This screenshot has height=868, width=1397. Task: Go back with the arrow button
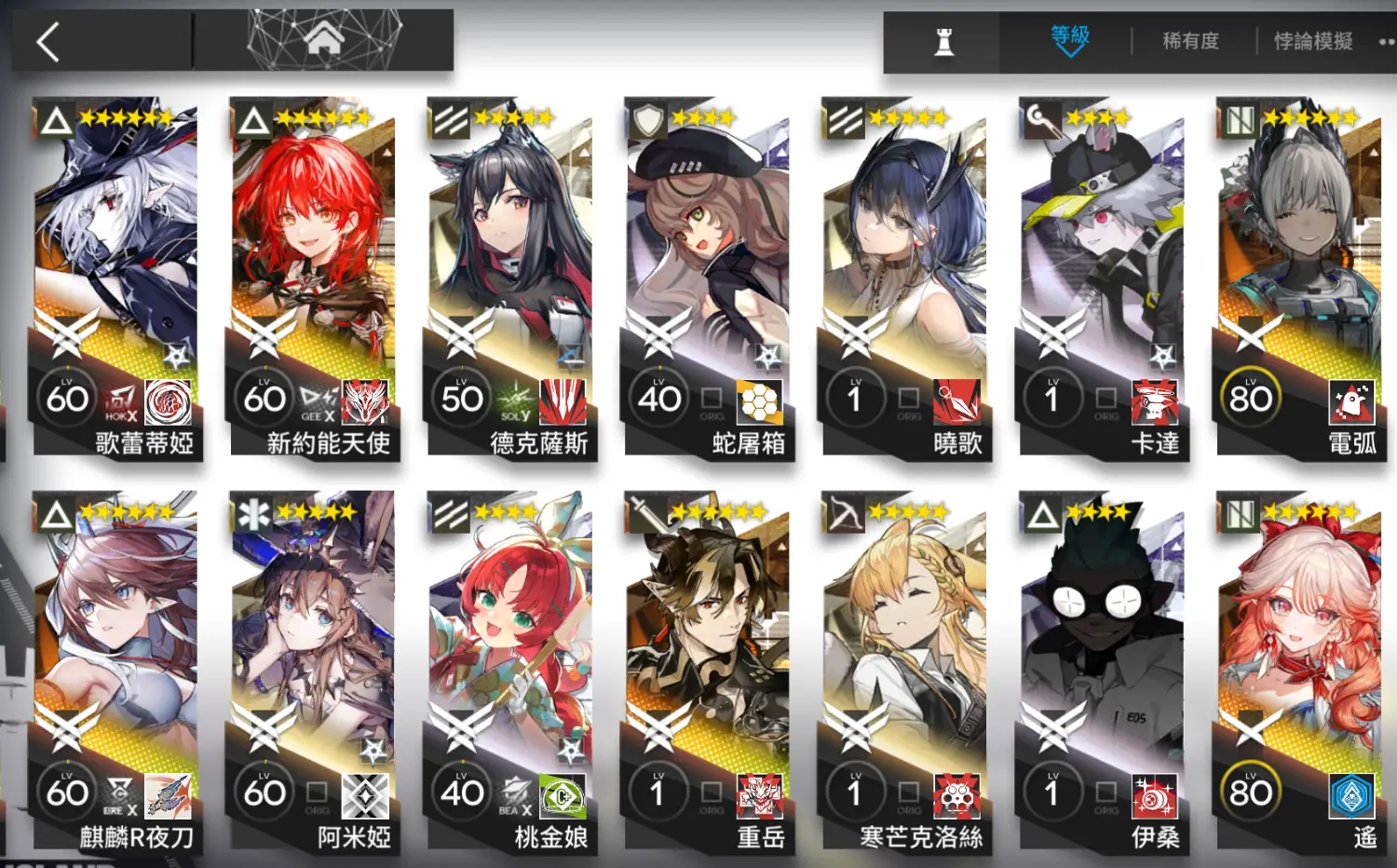click(x=48, y=42)
